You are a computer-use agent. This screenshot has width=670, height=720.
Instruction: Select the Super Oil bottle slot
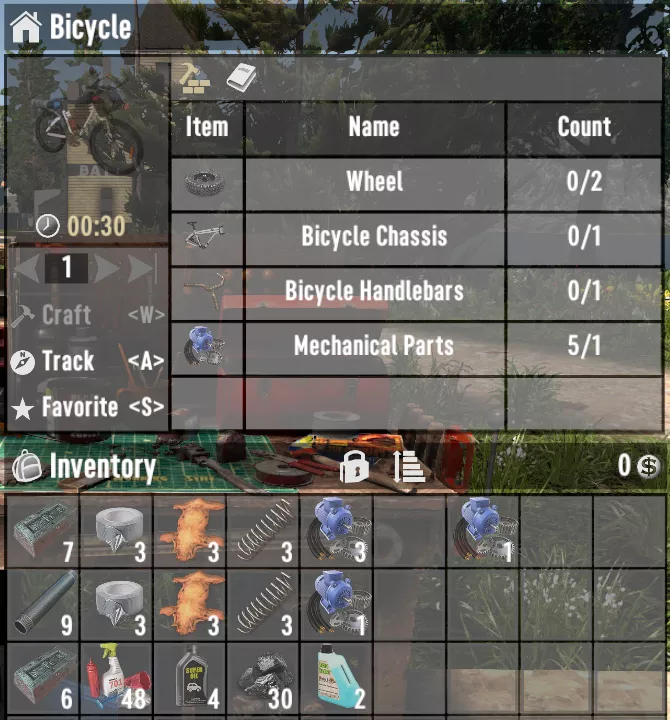click(190, 677)
